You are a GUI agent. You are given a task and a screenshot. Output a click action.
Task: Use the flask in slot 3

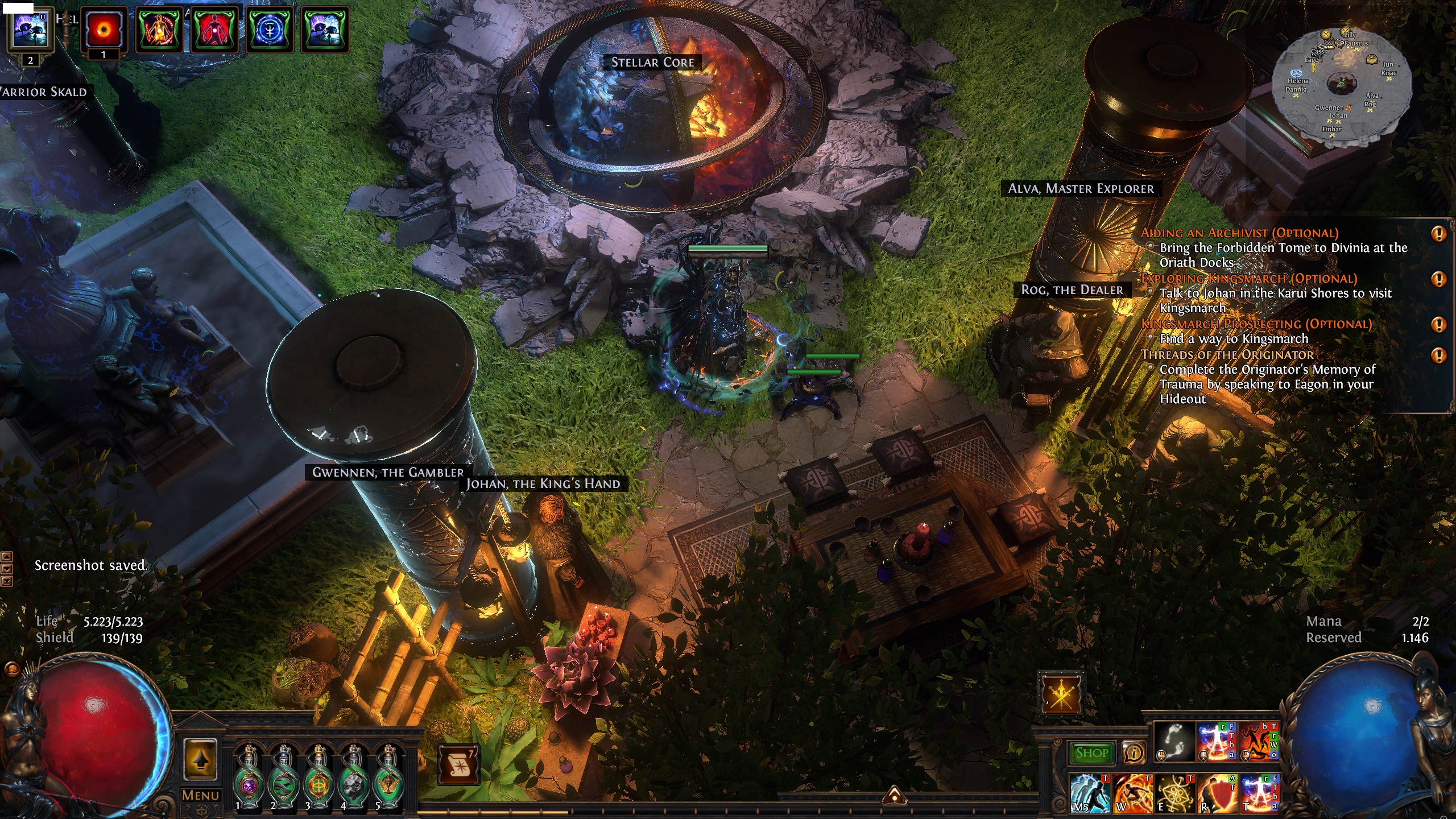point(318,779)
